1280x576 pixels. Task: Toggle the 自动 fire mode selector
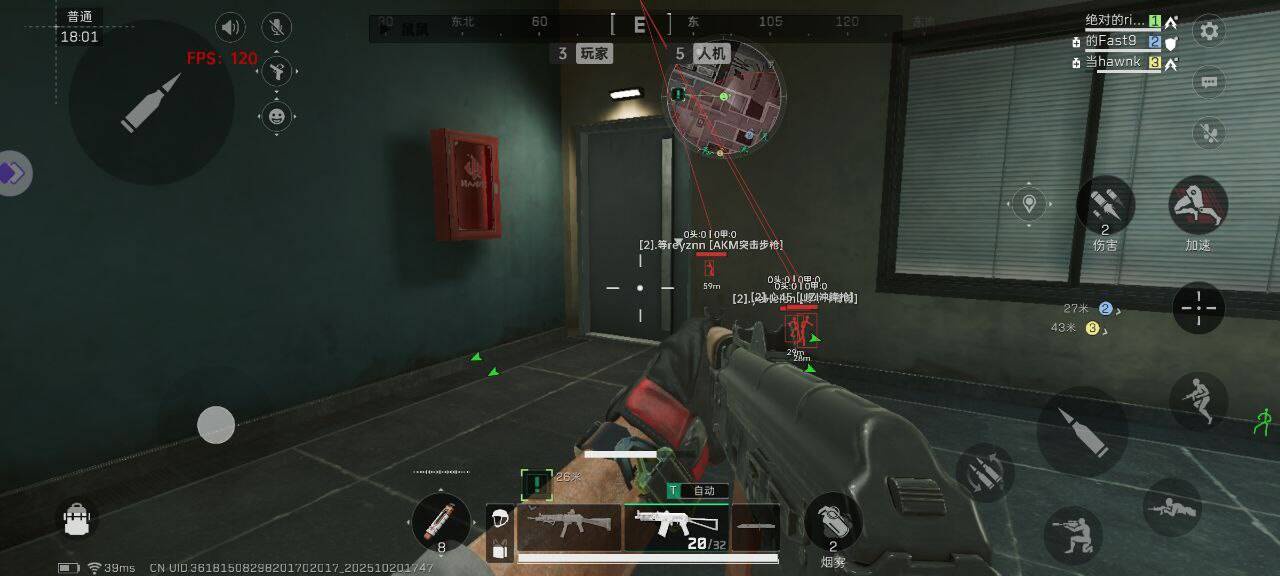pos(698,491)
